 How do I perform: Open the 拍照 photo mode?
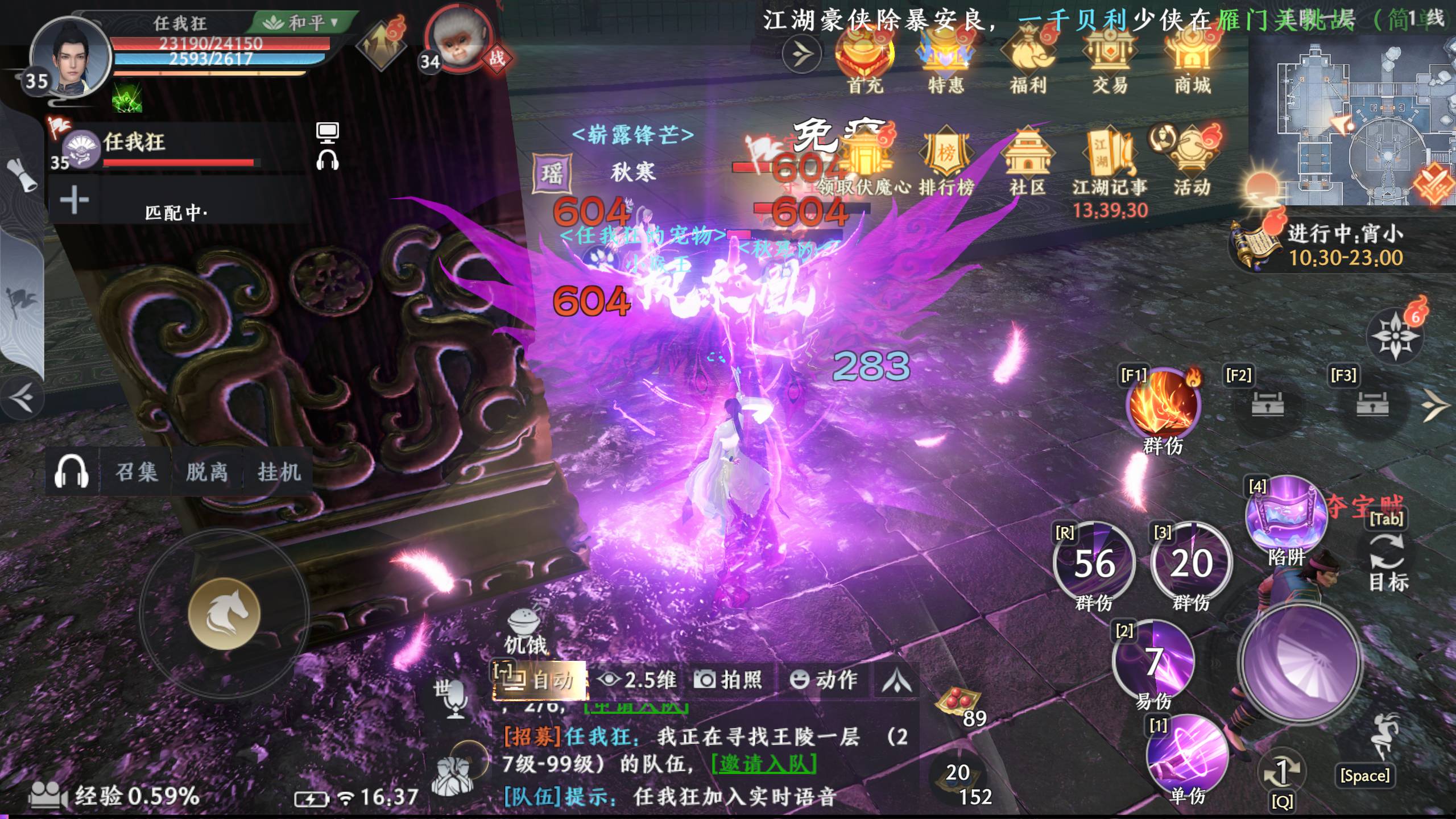pyautogui.click(x=729, y=680)
